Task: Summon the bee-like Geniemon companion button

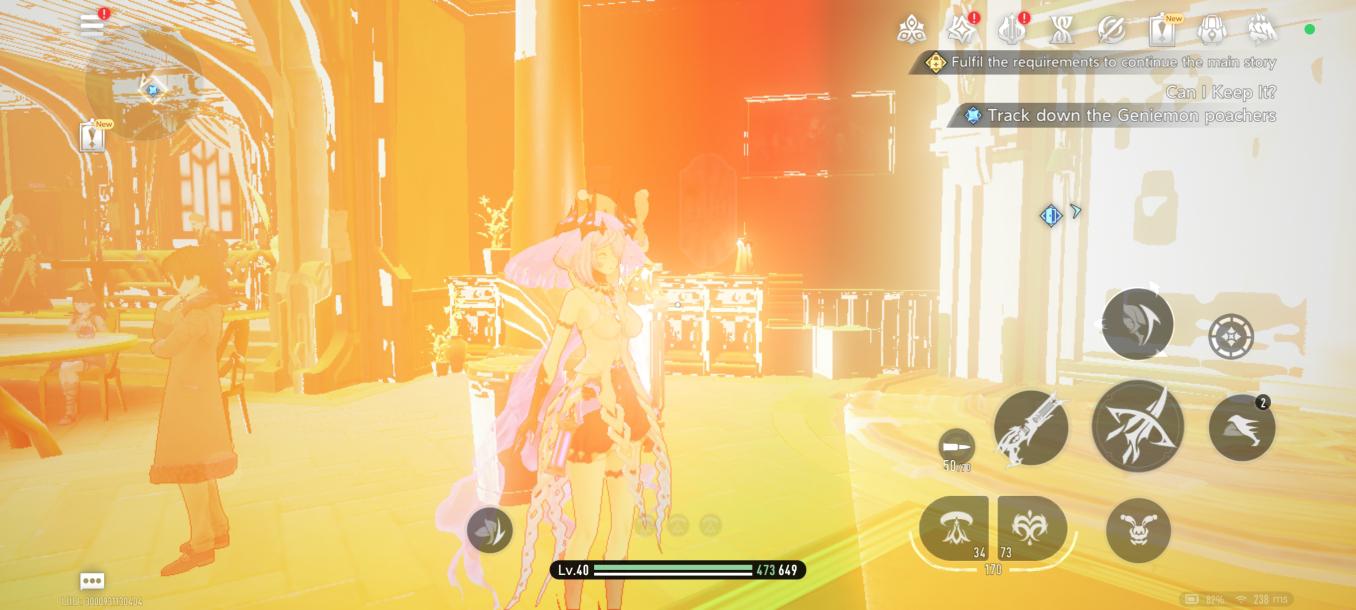Action: 1138,530
